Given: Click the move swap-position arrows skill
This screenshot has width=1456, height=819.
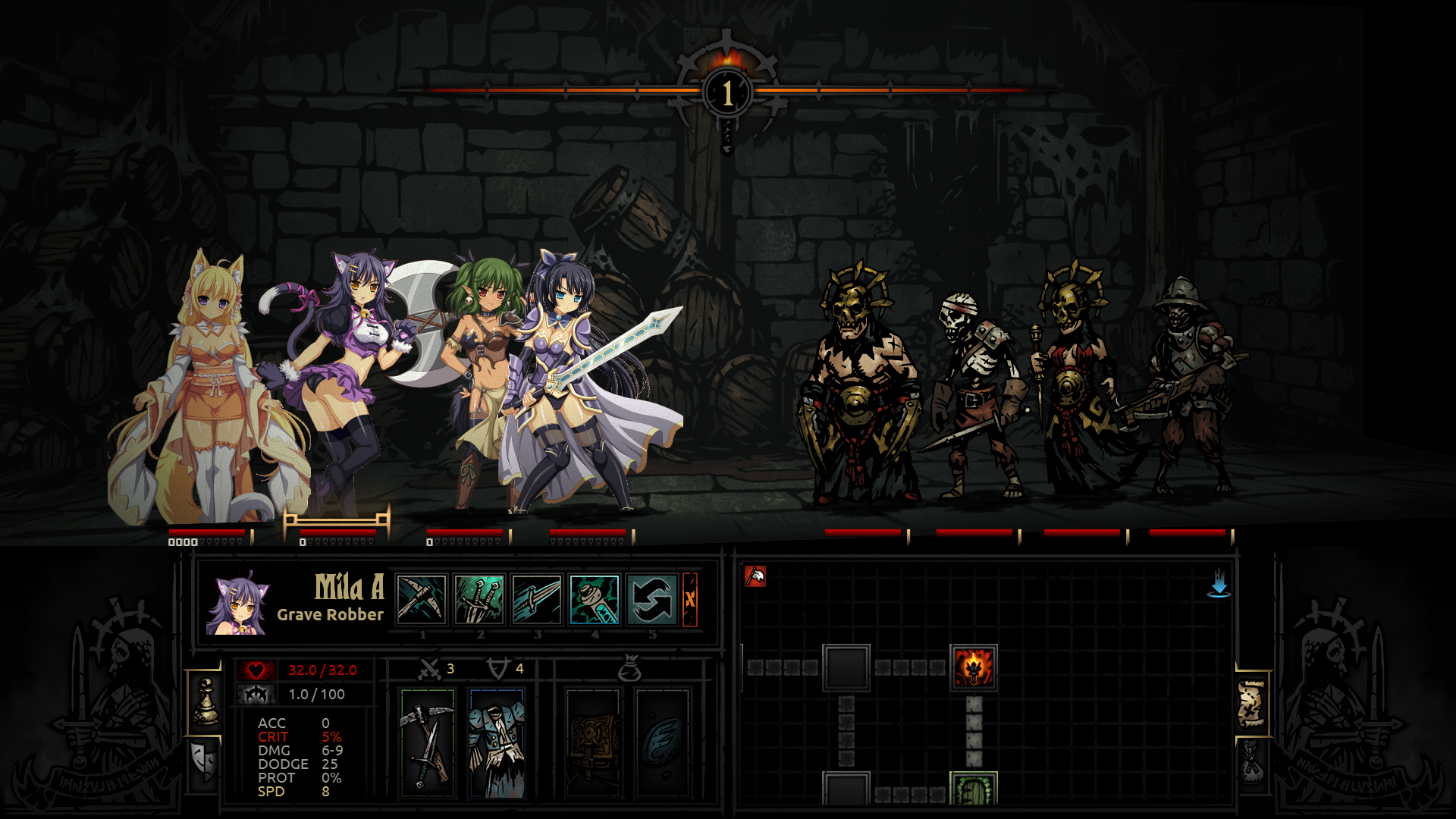Looking at the screenshot, I should (651, 599).
